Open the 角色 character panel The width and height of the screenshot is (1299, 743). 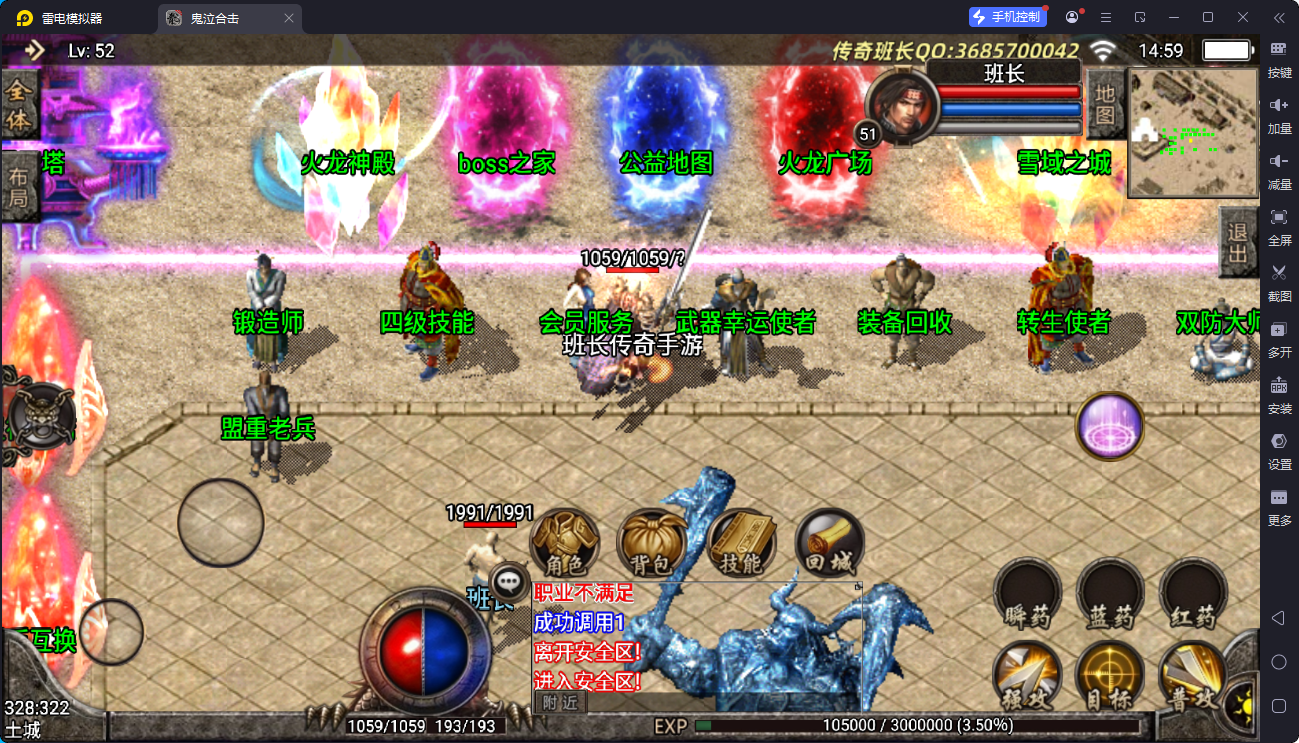pyautogui.click(x=564, y=545)
